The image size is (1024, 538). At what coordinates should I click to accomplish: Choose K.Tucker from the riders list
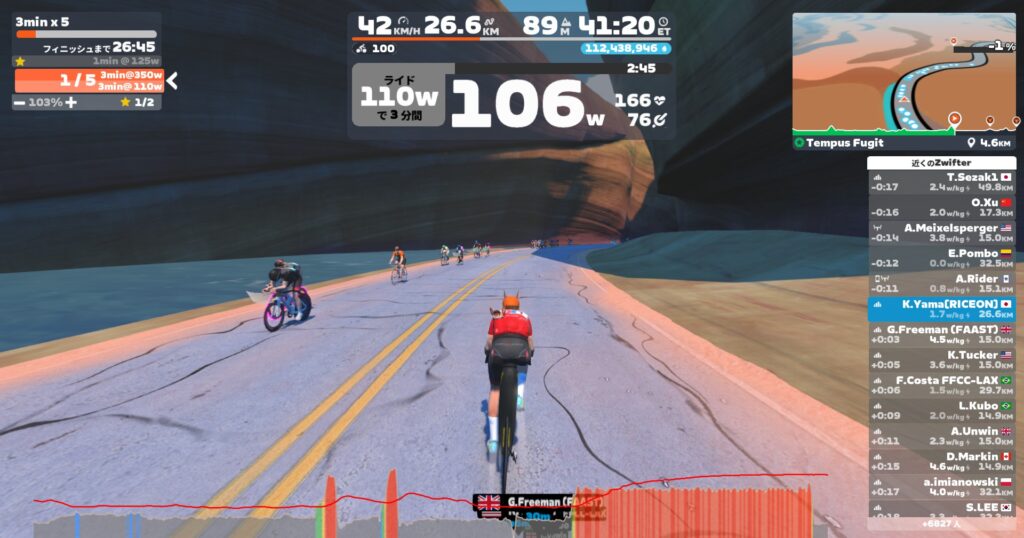click(941, 360)
